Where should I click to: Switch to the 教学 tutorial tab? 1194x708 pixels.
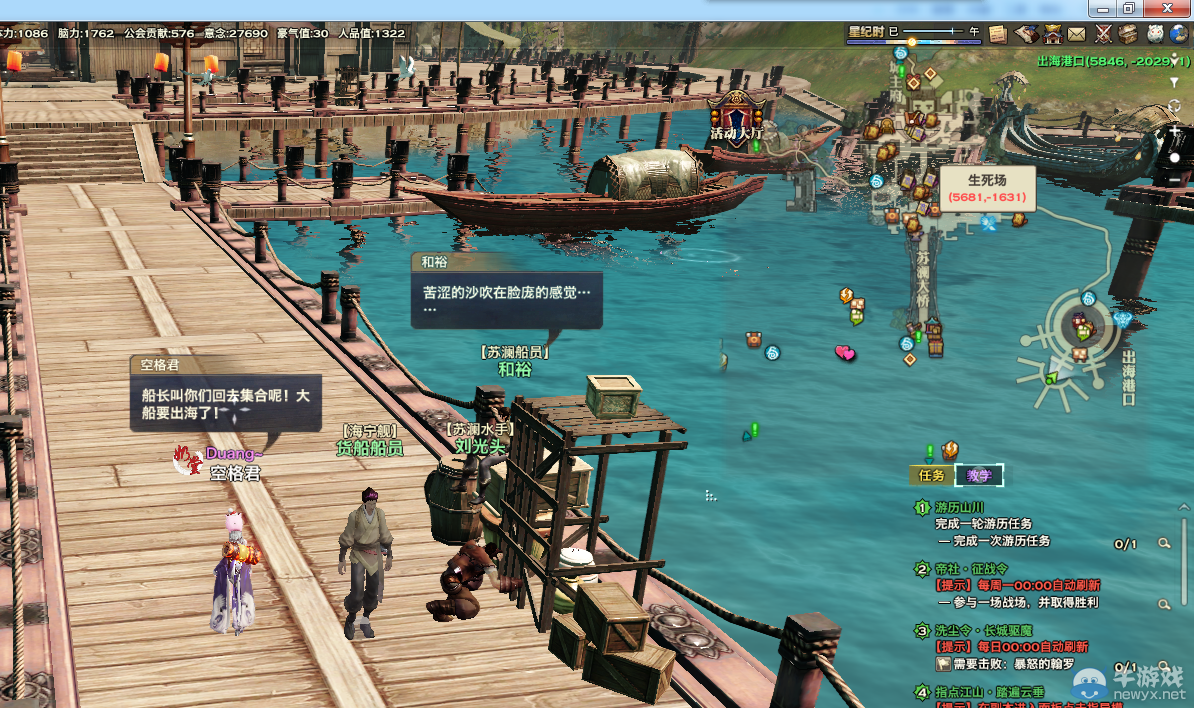pyautogui.click(x=979, y=476)
